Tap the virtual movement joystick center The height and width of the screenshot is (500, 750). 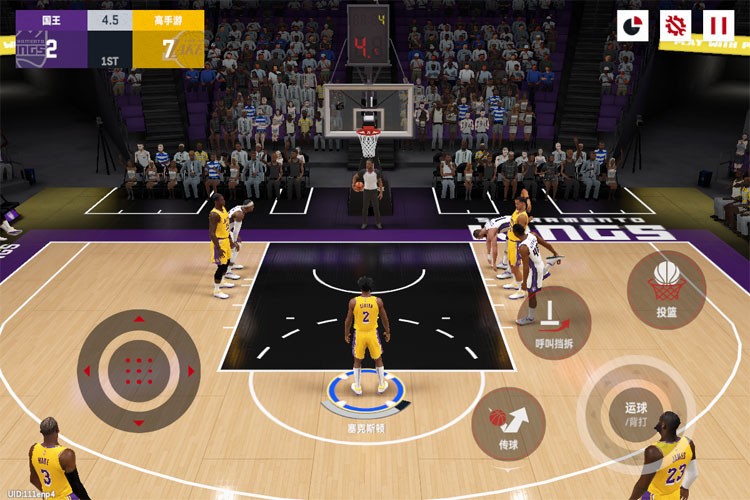tap(138, 370)
